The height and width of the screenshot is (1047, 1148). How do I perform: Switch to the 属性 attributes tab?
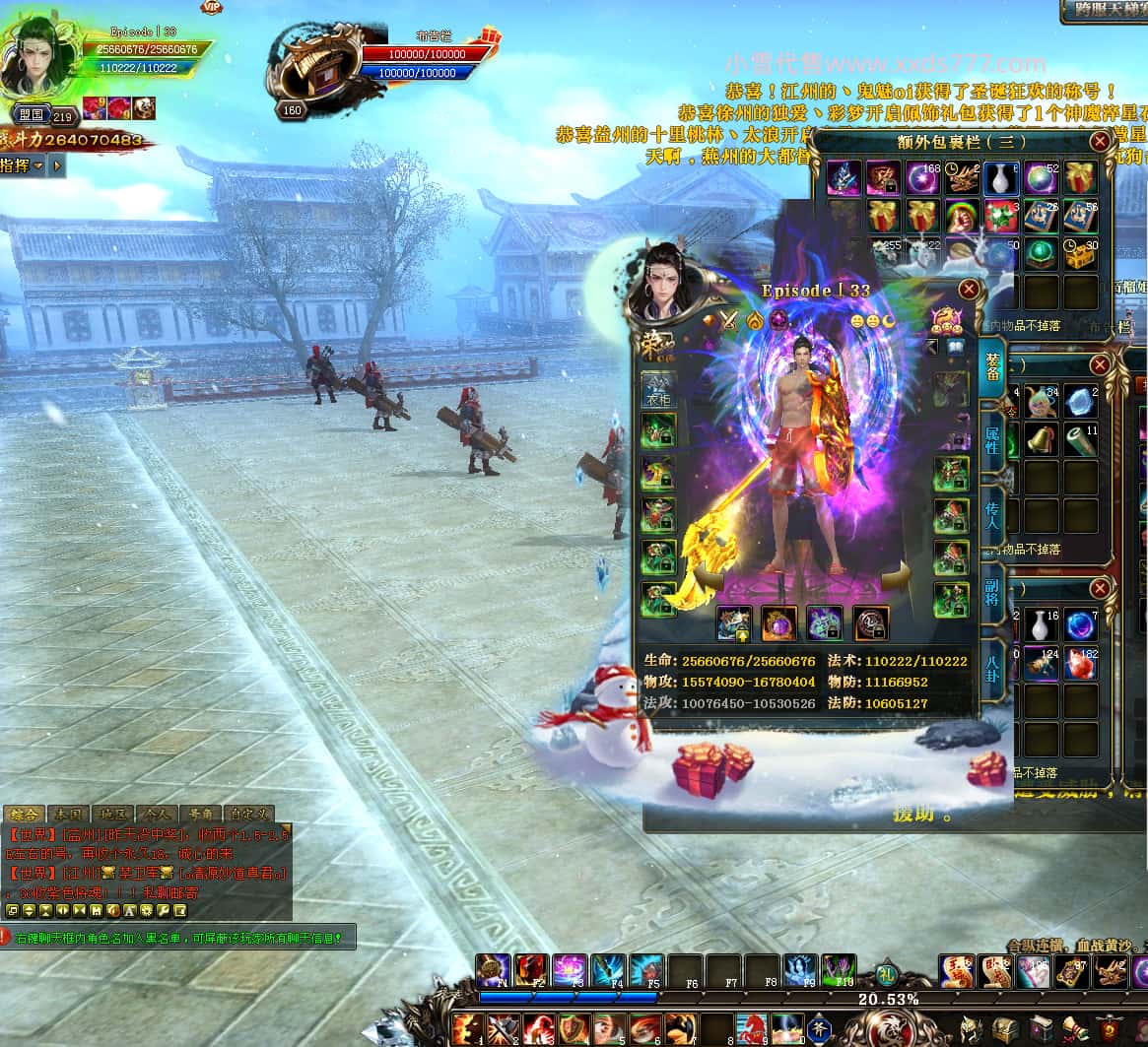pos(991,439)
